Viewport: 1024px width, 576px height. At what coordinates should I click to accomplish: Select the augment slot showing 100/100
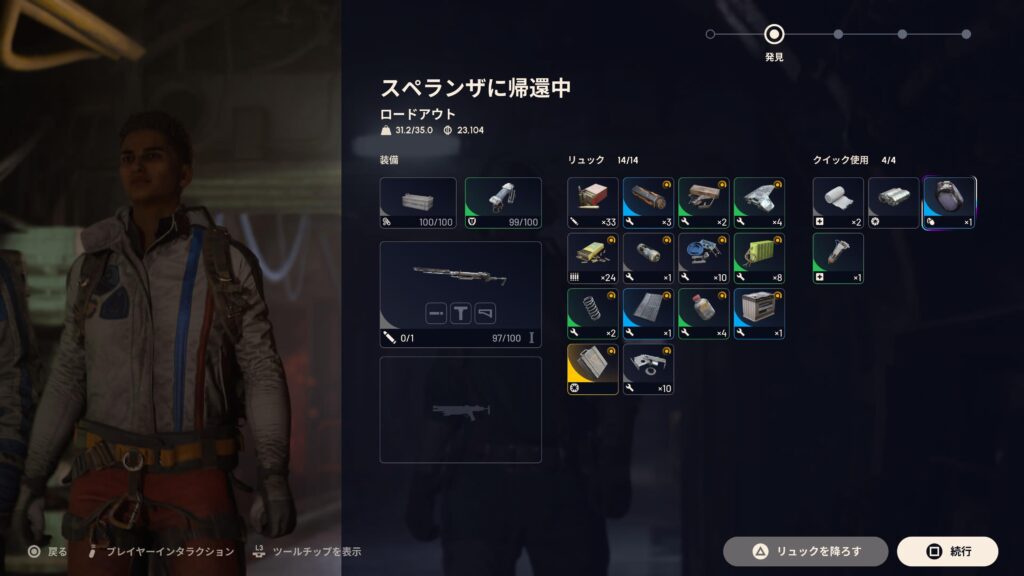pos(418,203)
